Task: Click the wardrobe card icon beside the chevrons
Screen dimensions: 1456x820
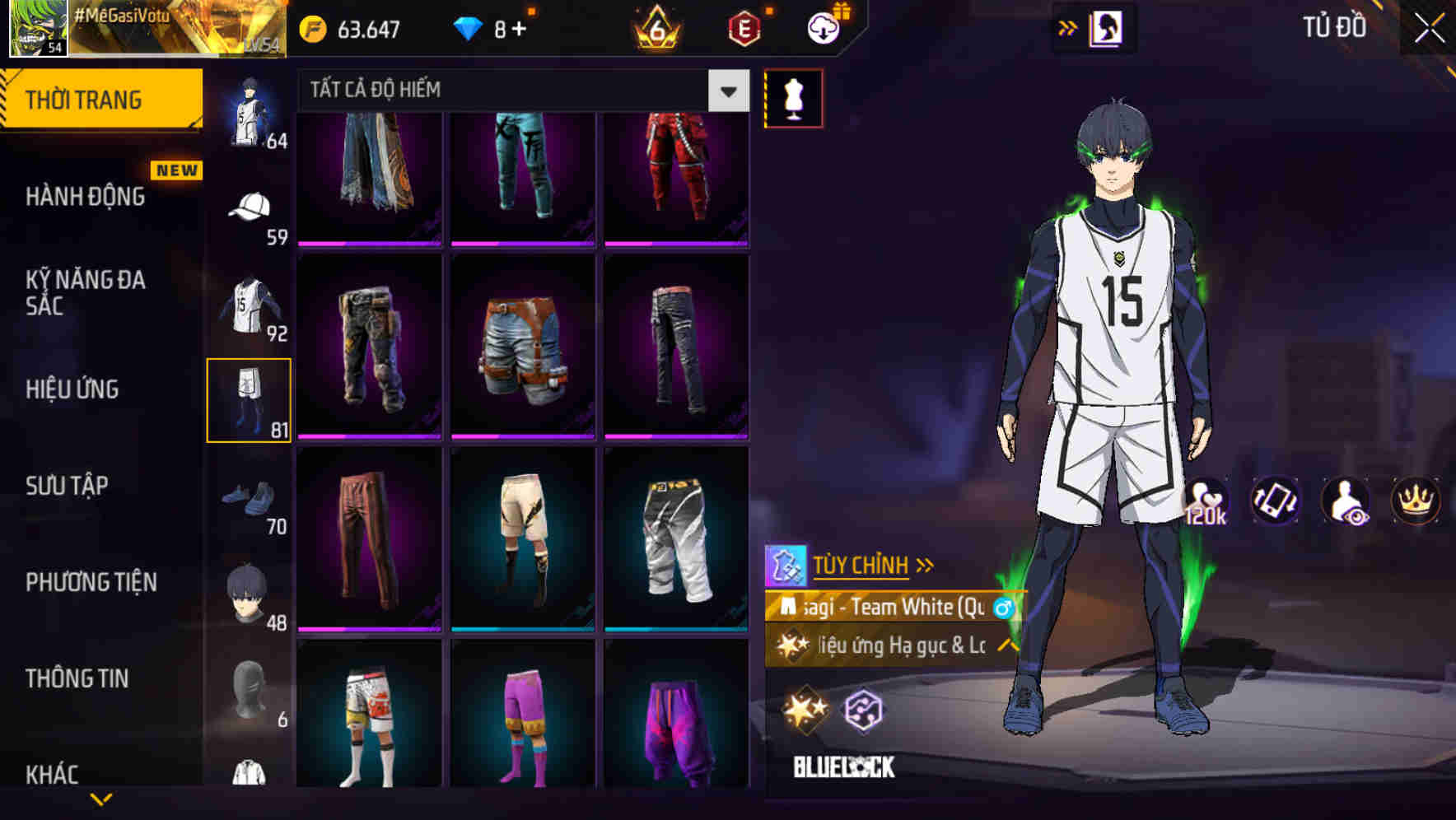Action: click(x=1106, y=27)
